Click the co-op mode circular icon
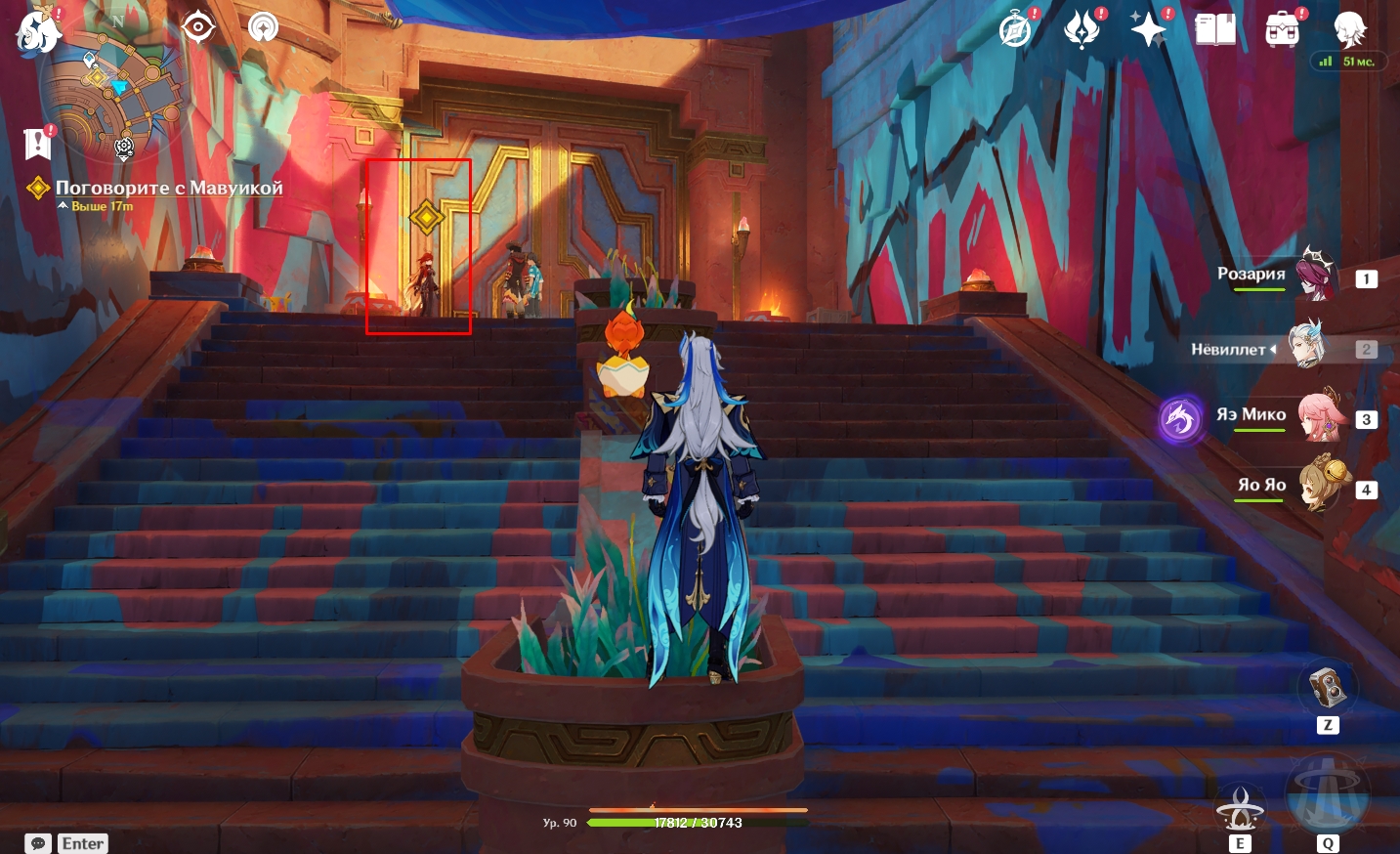1400x854 pixels. [x=263, y=27]
